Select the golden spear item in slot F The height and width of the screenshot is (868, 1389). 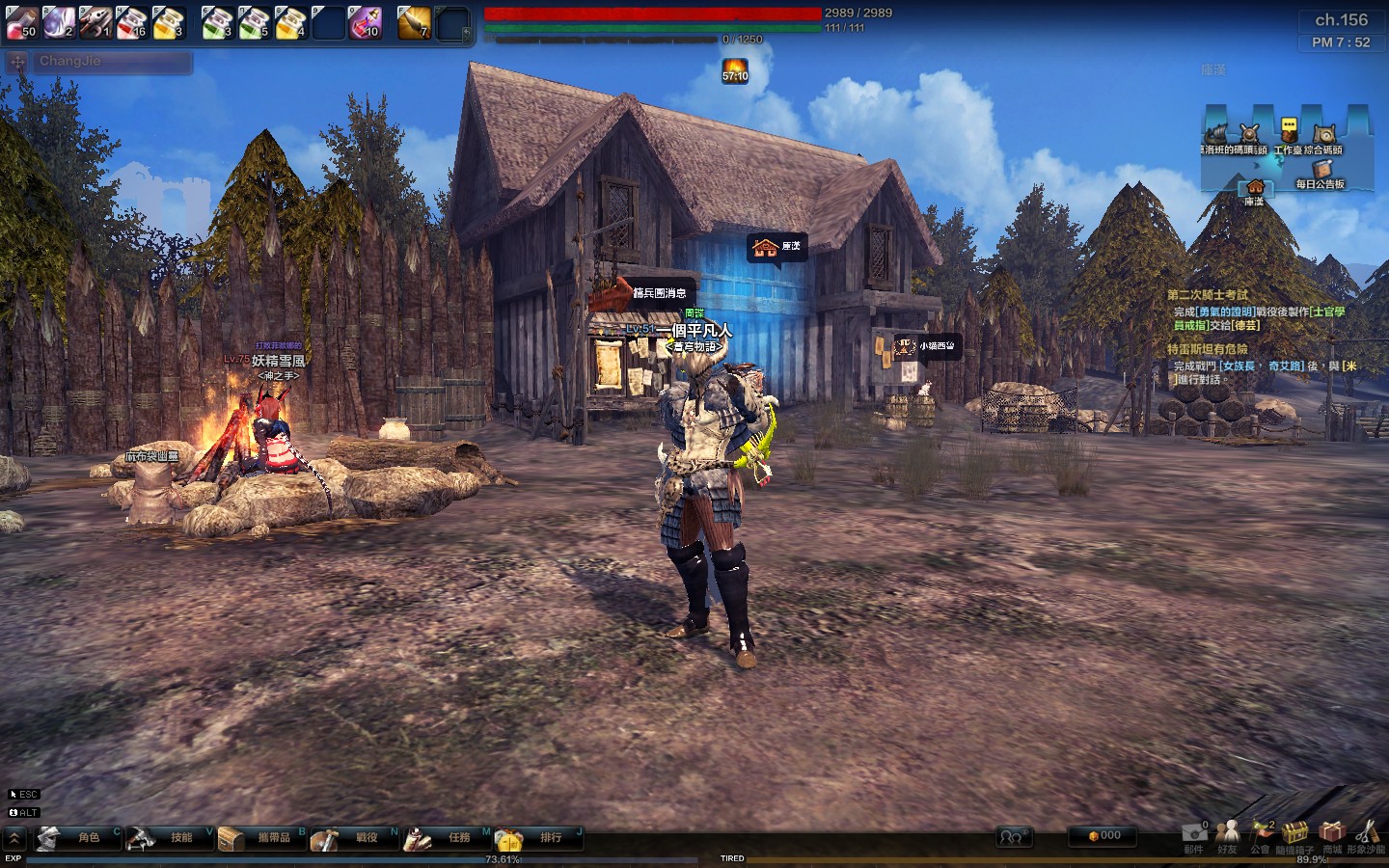(x=414, y=22)
